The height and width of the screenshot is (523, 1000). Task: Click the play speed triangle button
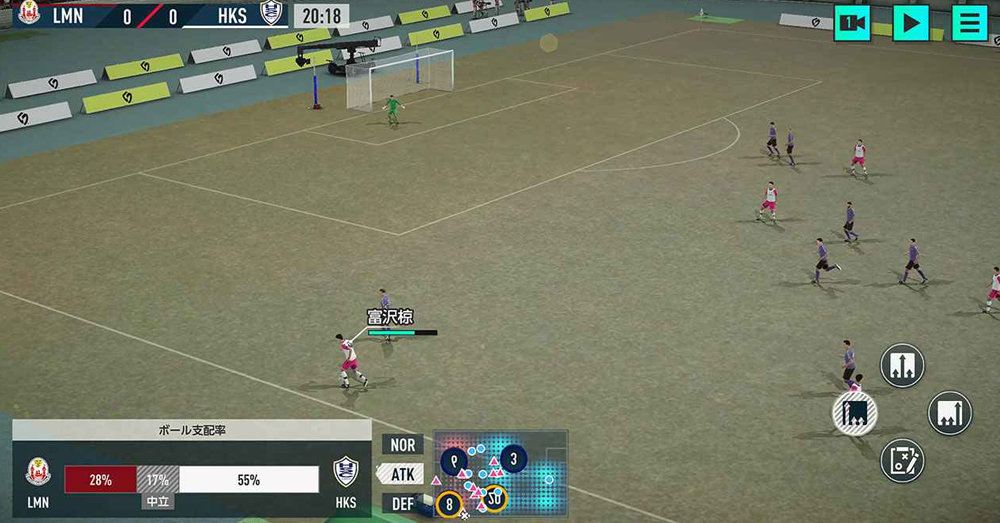click(910, 23)
